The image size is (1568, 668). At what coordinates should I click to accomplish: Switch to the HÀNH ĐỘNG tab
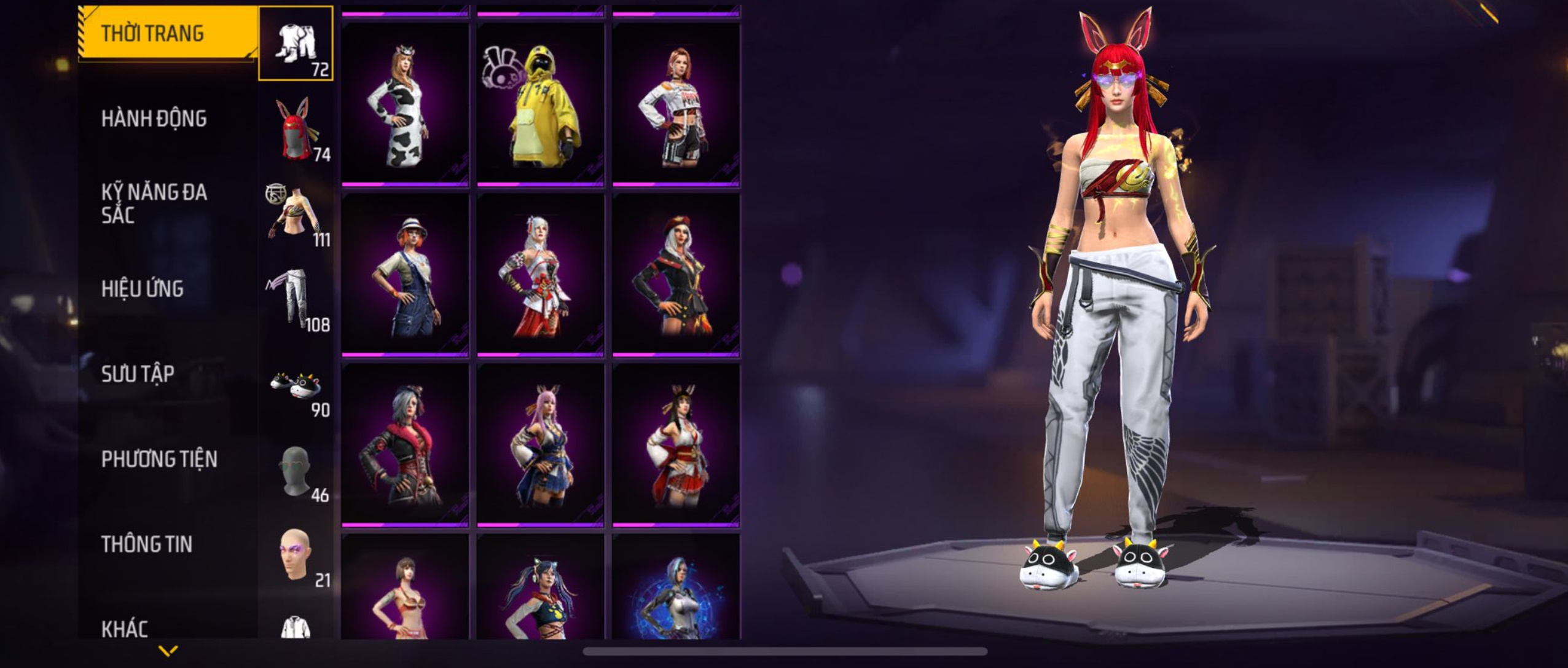pyautogui.click(x=154, y=119)
